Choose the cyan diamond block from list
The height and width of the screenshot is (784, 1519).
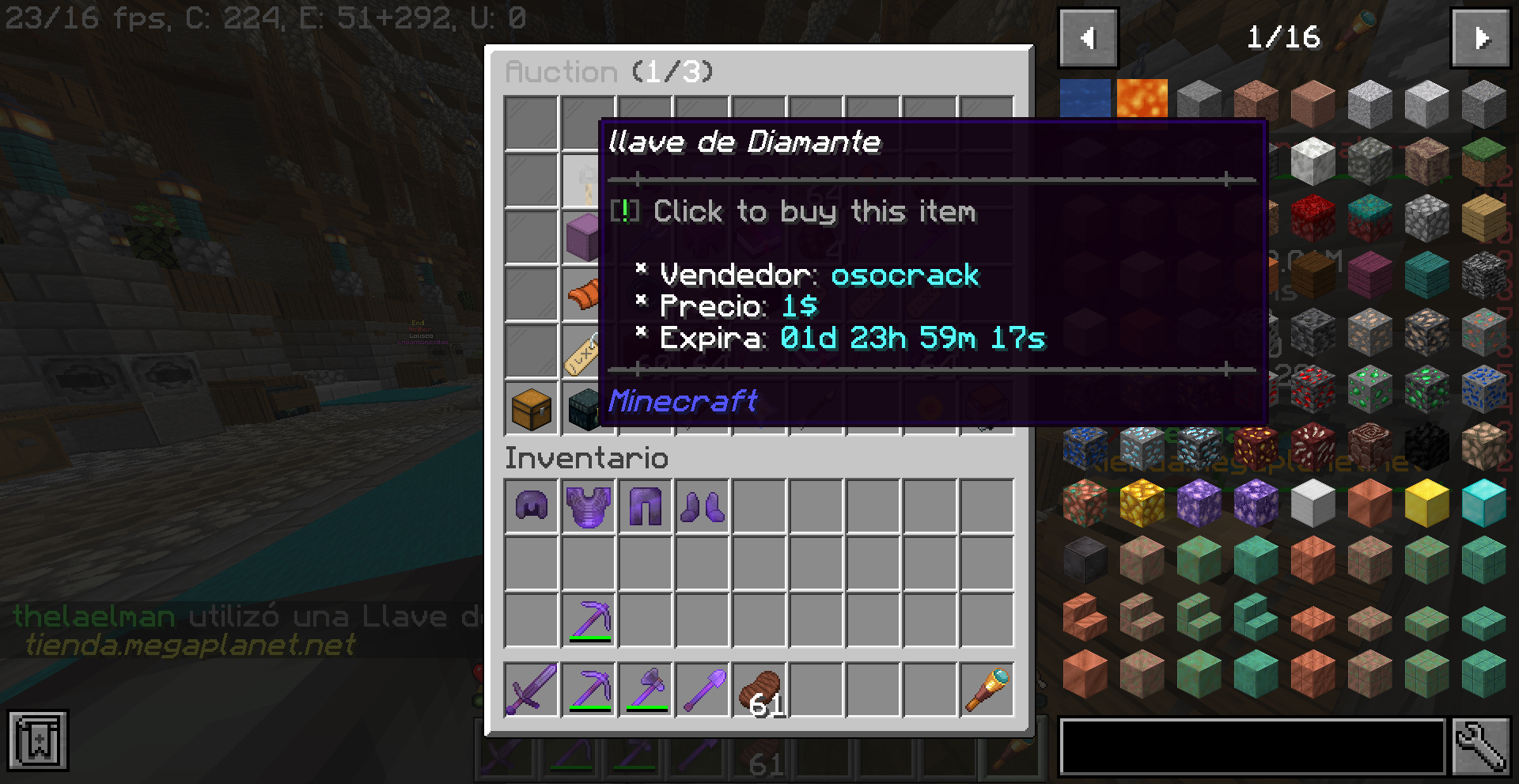pyautogui.click(x=1483, y=502)
